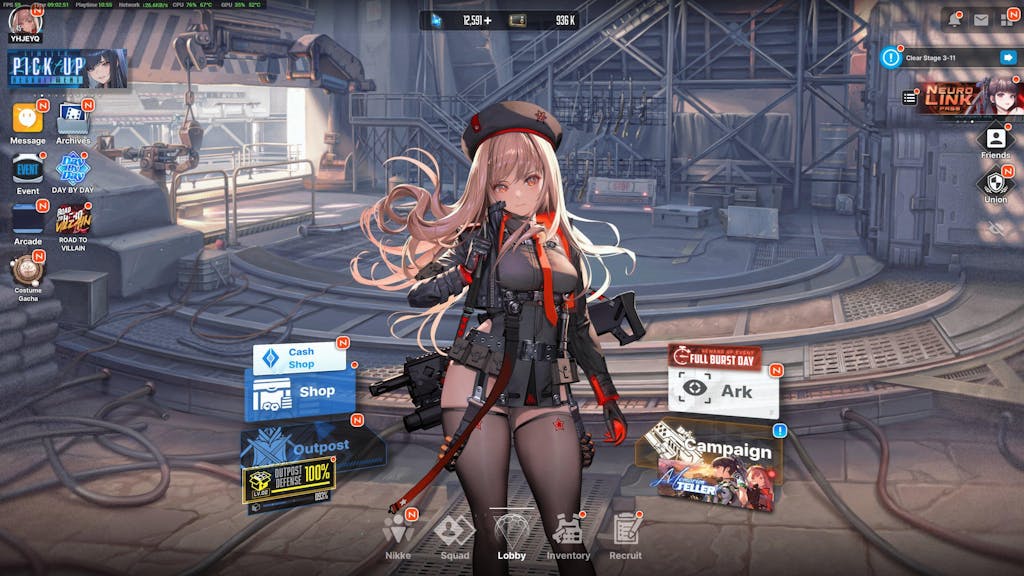The height and width of the screenshot is (576, 1024).
Task: Open the Union menu
Action: [x=995, y=184]
